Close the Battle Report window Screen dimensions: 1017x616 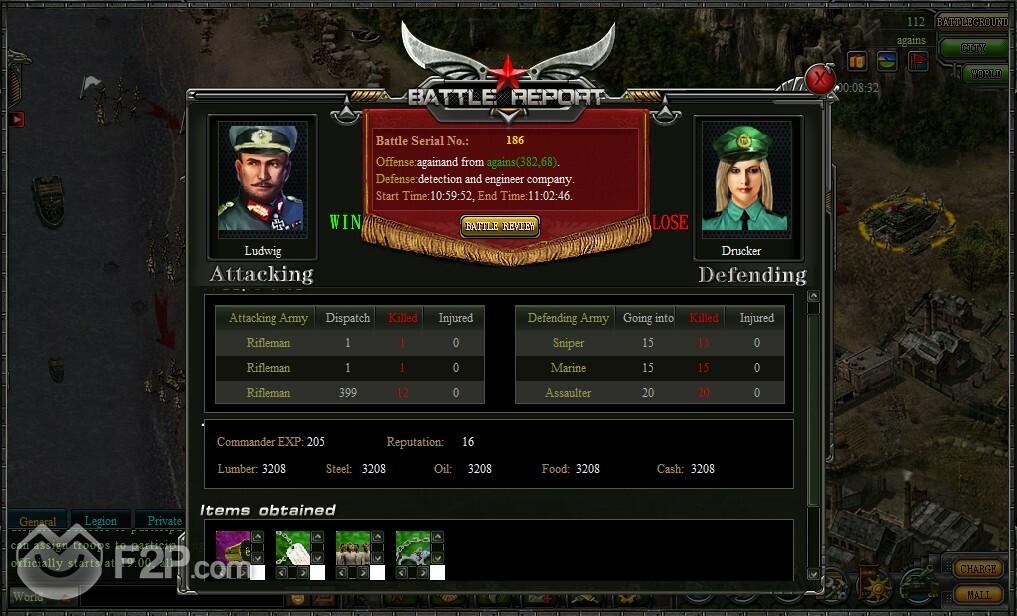[x=820, y=79]
